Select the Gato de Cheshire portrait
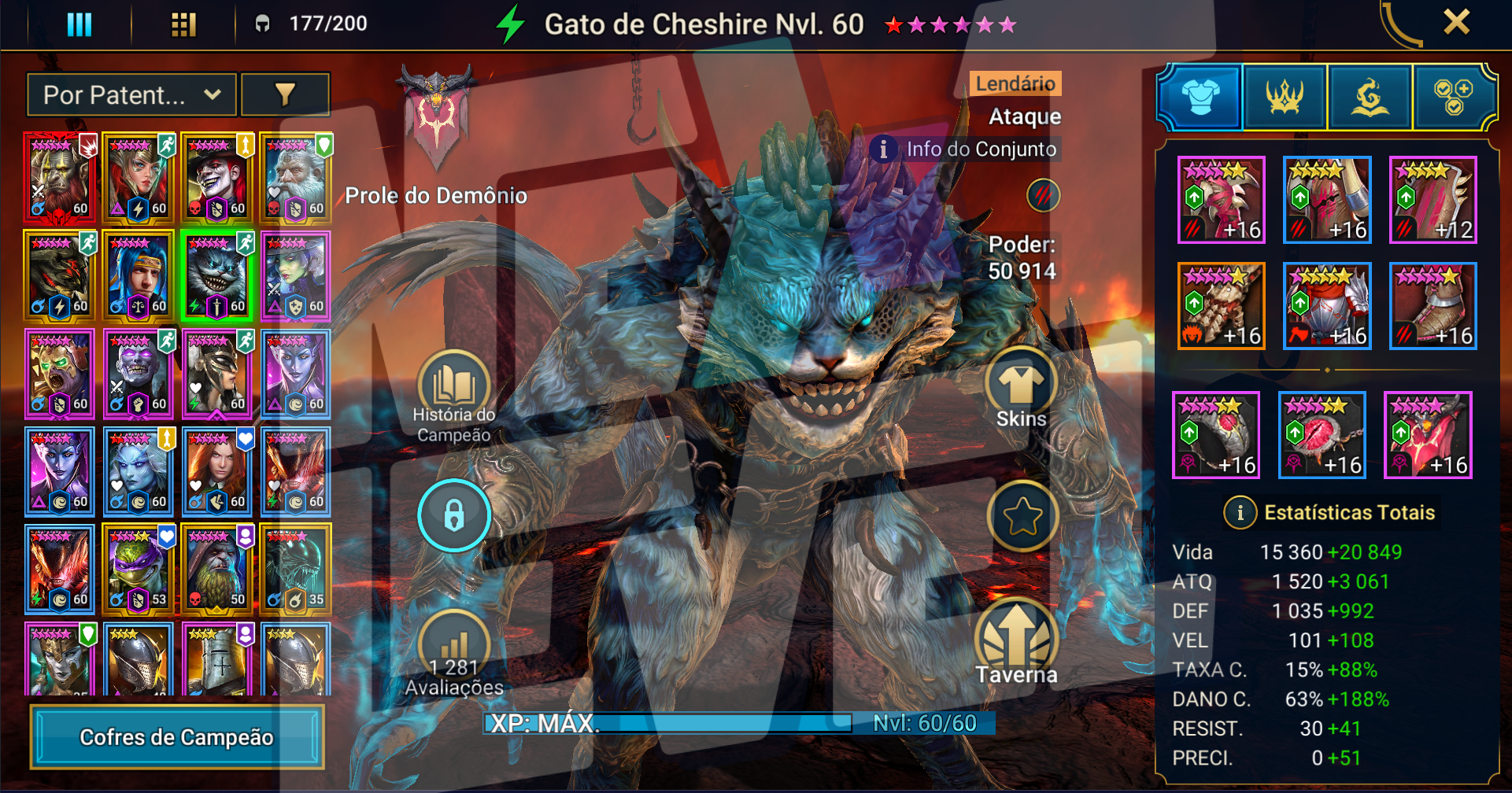1512x793 pixels. [217, 275]
